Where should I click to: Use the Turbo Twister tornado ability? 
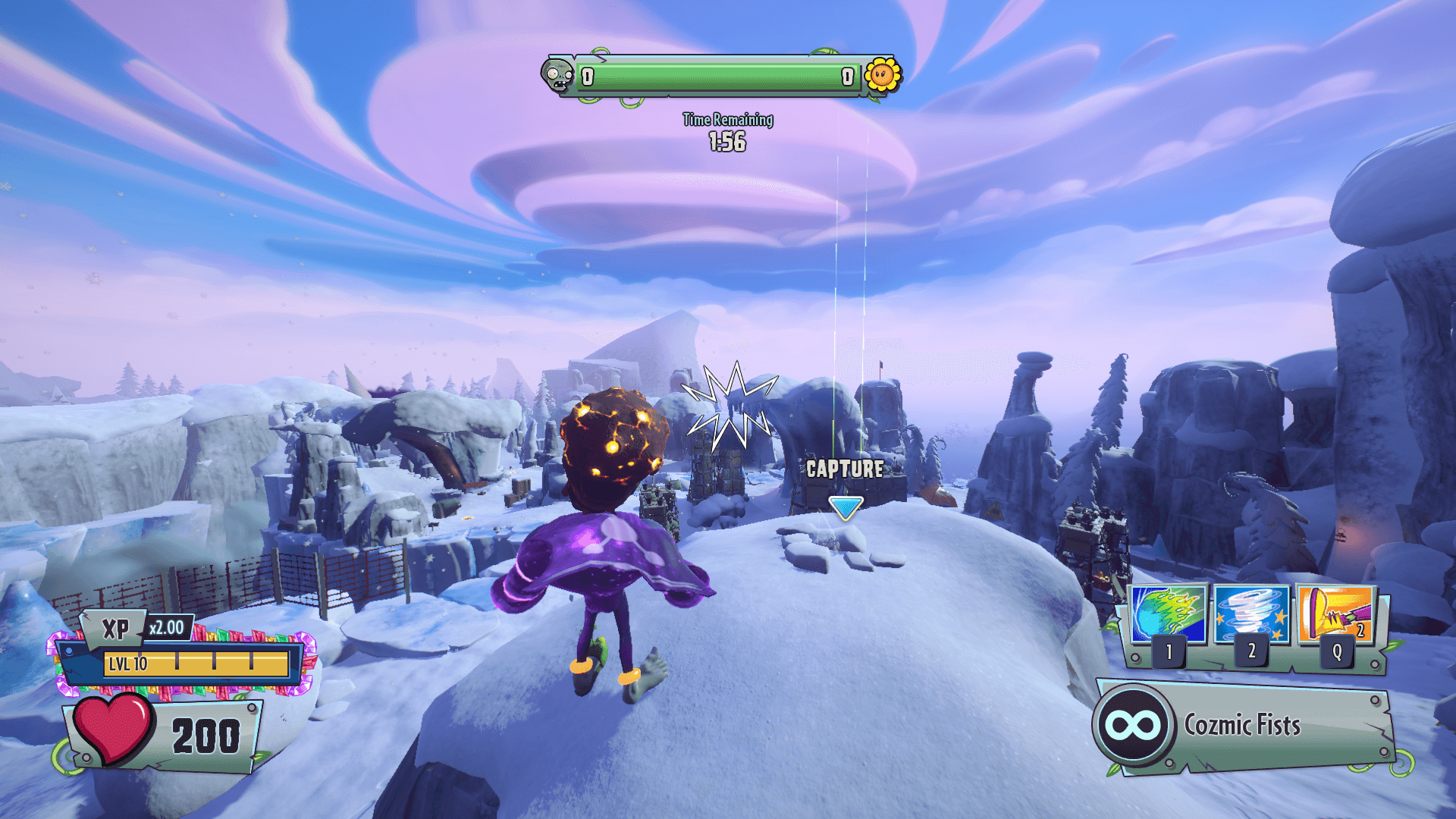tap(1251, 614)
